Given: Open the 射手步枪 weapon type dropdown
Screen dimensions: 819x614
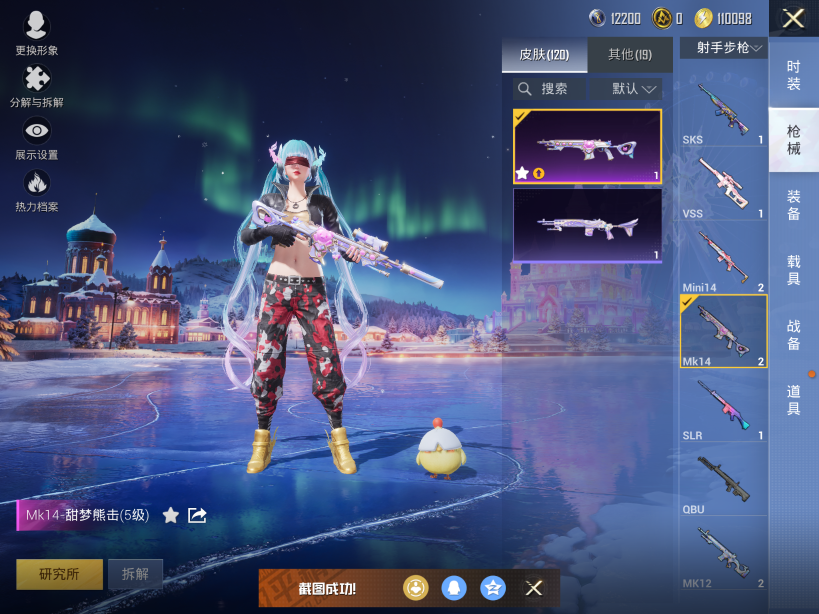Looking at the screenshot, I should coord(723,47).
